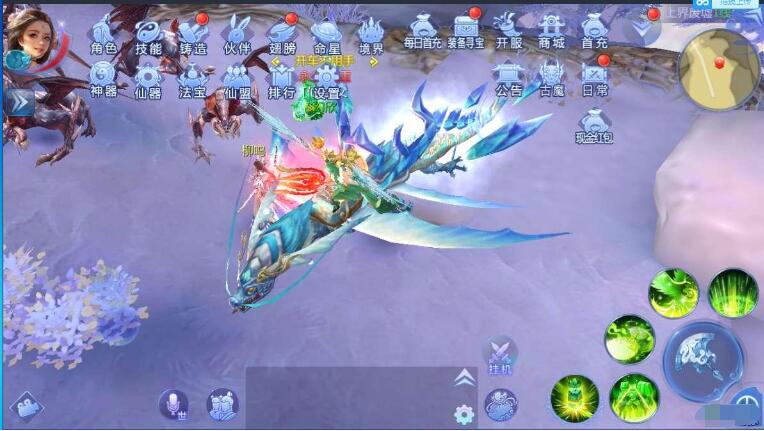
Task: Open the 日常 daily activities
Action: [x=595, y=76]
